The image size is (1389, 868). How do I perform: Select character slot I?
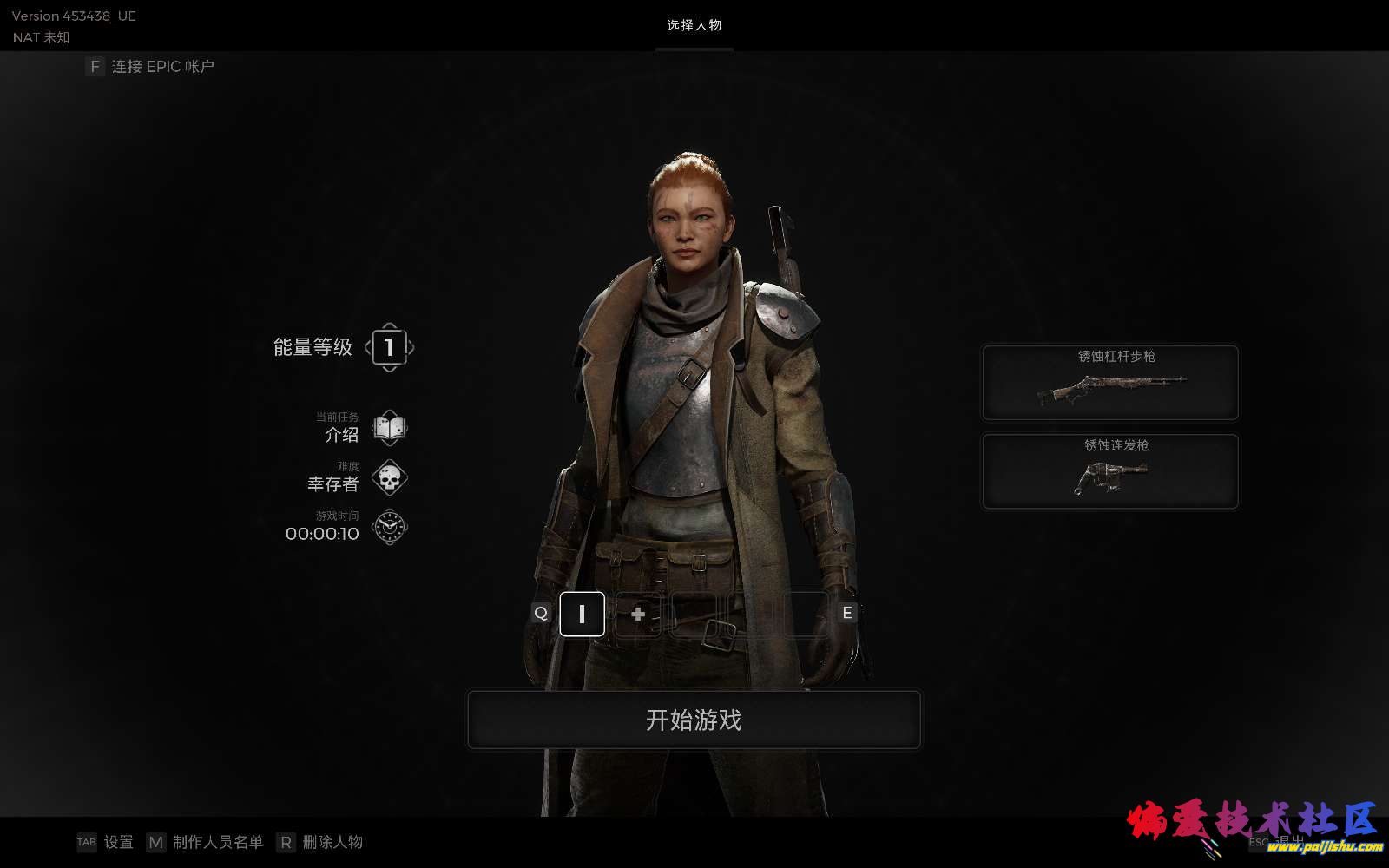pyautogui.click(x=582, y=614)
